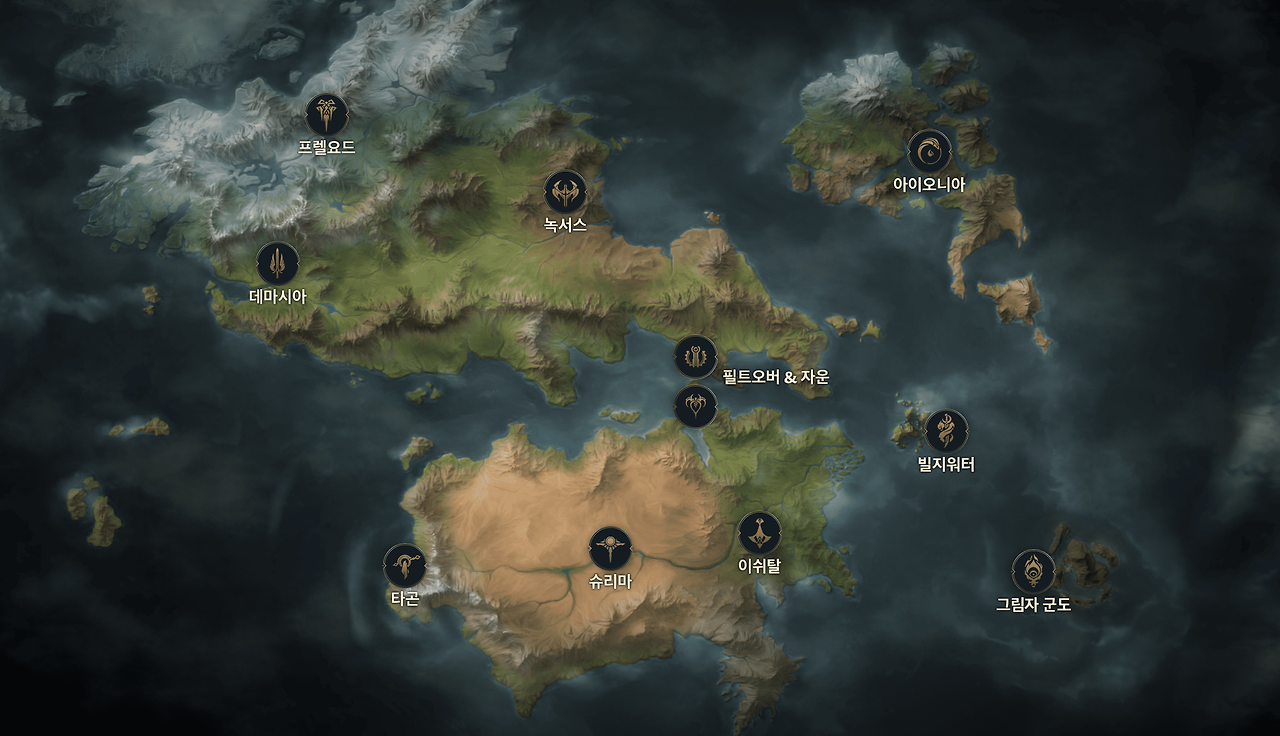Open the 데마시아 label text
The image size is (1280, 736).
(277, 295)
